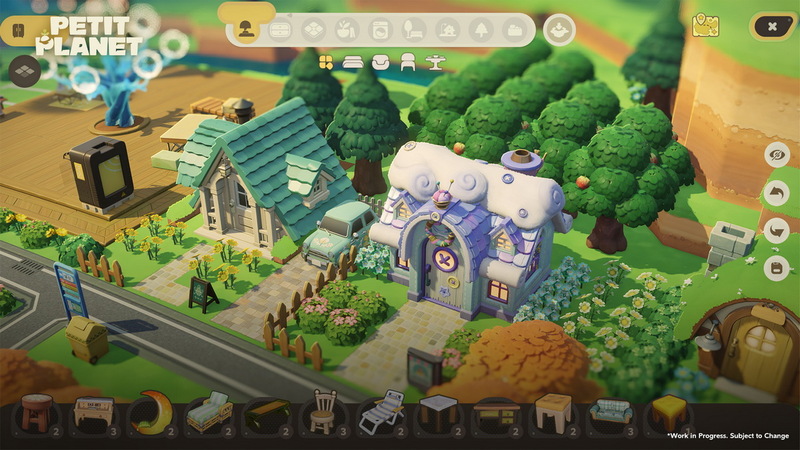Screen dimensions: 800x450
Task: Filter furniture by the round table subcategory
Action: coord(433,63)
